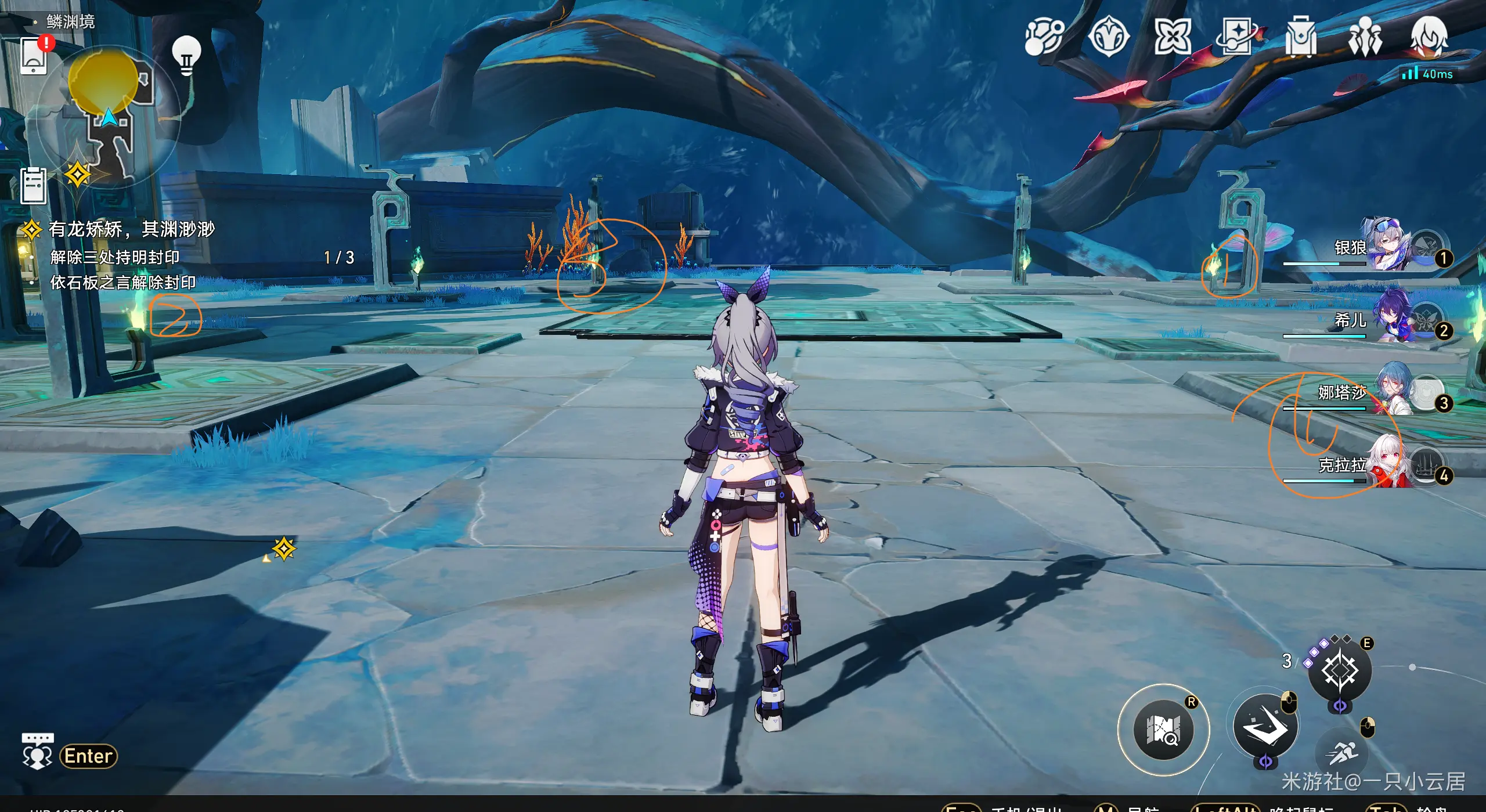1486x812 pixels.
Task: Select the tracked quest 有龙矫矫，其渊渺渺
Action: pos(131,229)
